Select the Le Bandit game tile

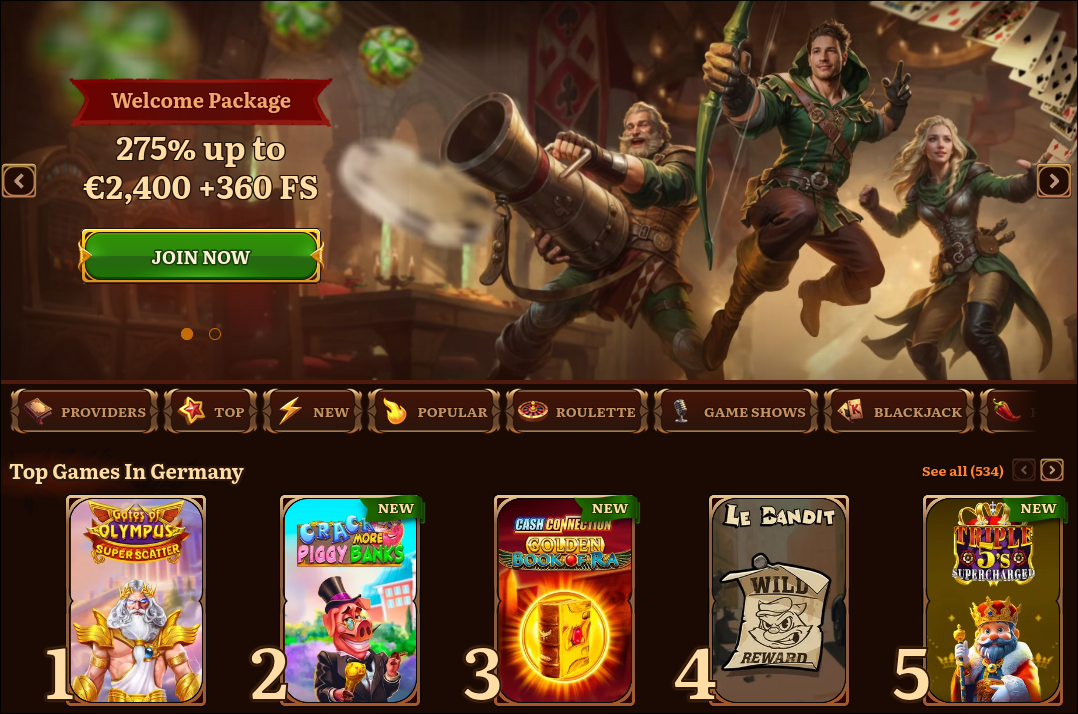(x=779, y=600)
